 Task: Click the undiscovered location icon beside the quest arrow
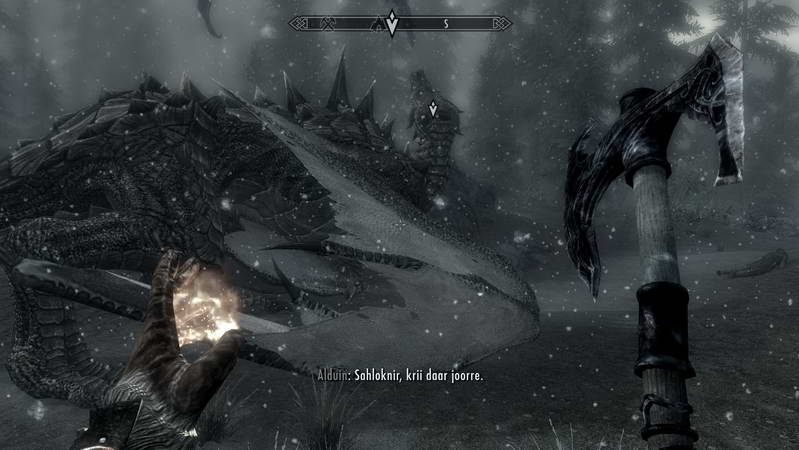coord(377,24)
